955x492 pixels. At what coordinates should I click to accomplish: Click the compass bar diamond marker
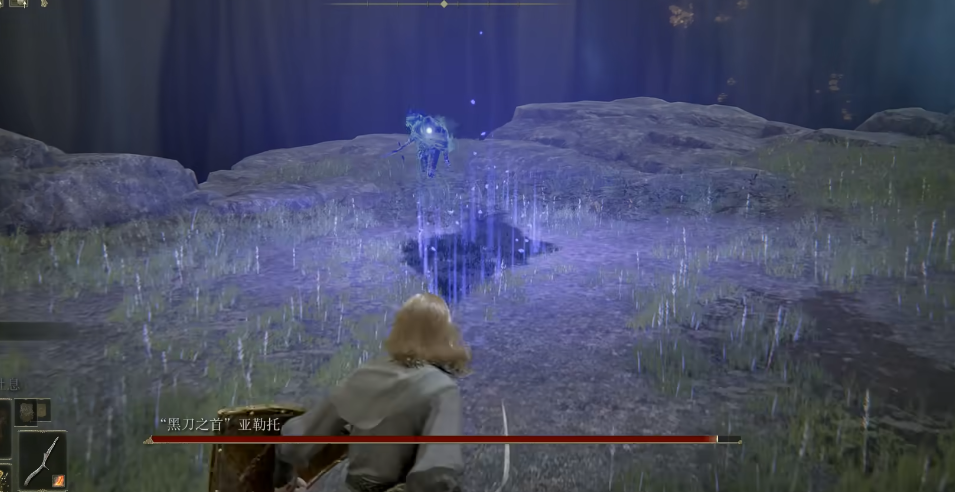click(x=444, y=4)
